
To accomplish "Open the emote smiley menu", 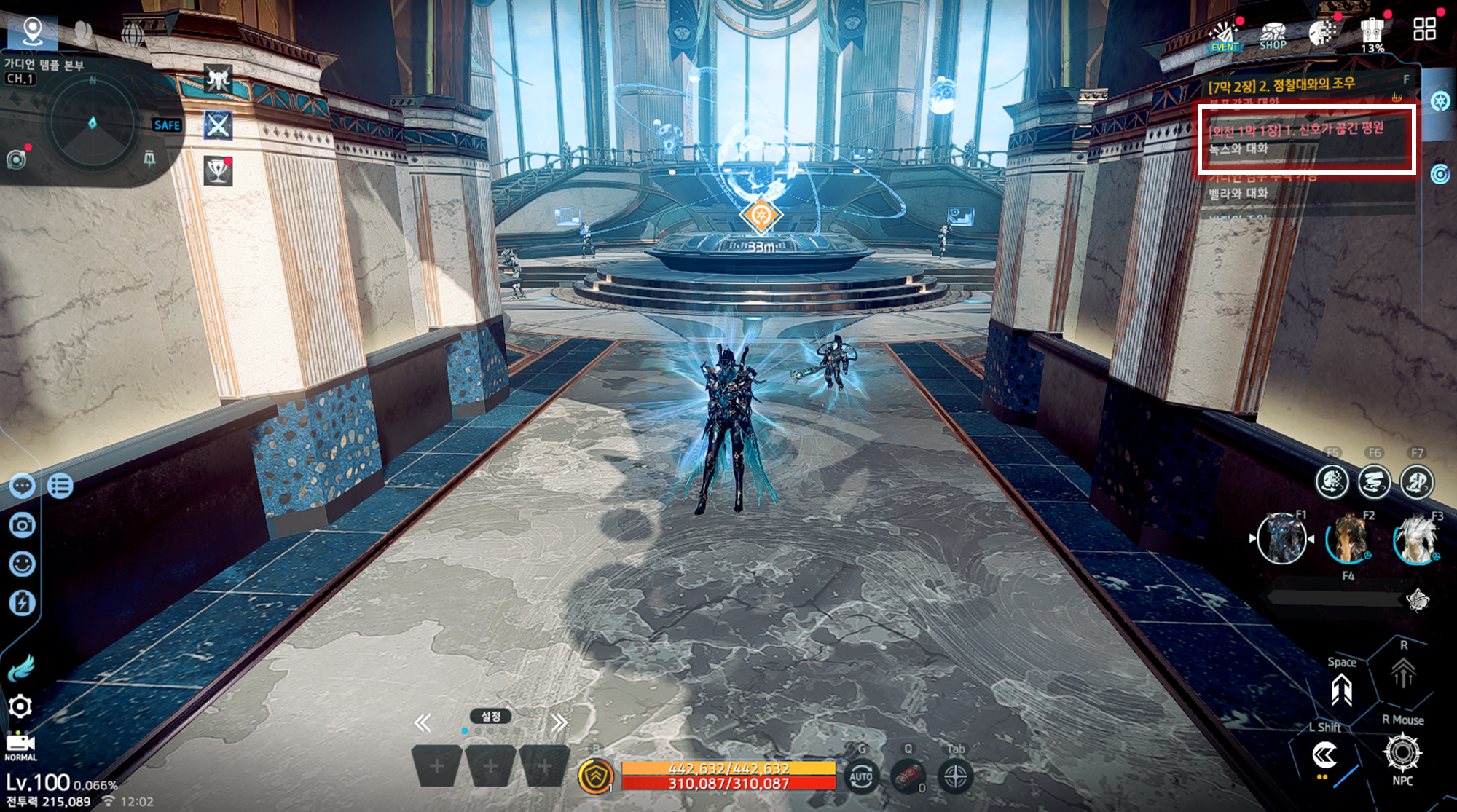I will coord(23,564).
